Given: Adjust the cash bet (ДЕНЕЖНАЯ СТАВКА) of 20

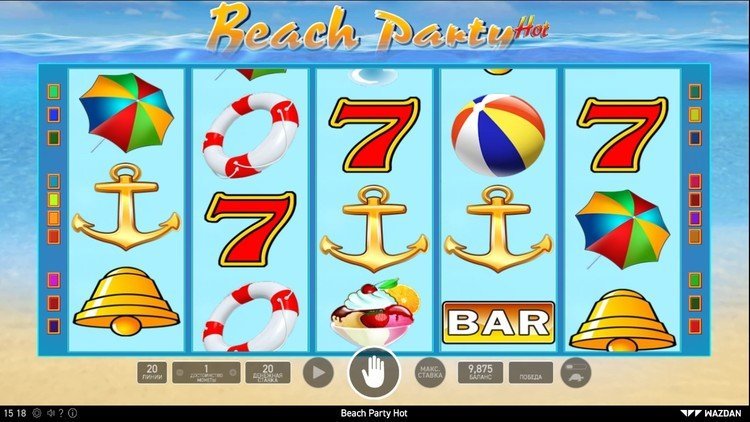Looking at the screenshot, I should coord(267,373).
